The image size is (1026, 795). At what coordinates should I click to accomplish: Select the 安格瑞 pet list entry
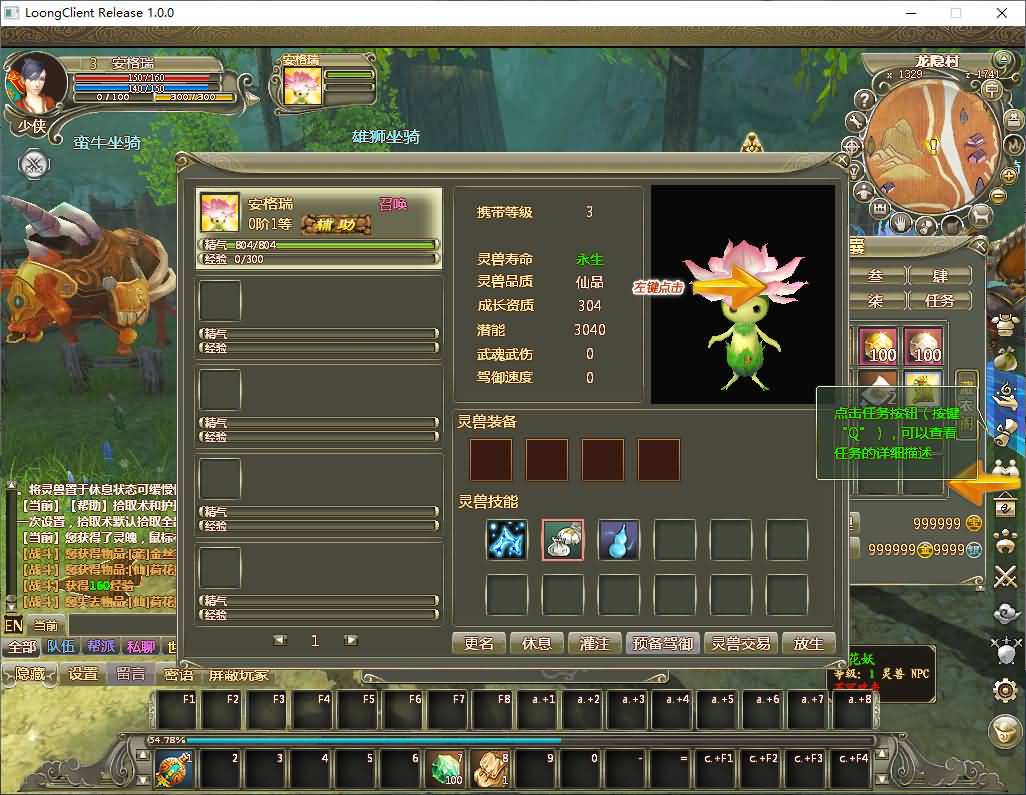pyautogui.click(x=319, y=228)
